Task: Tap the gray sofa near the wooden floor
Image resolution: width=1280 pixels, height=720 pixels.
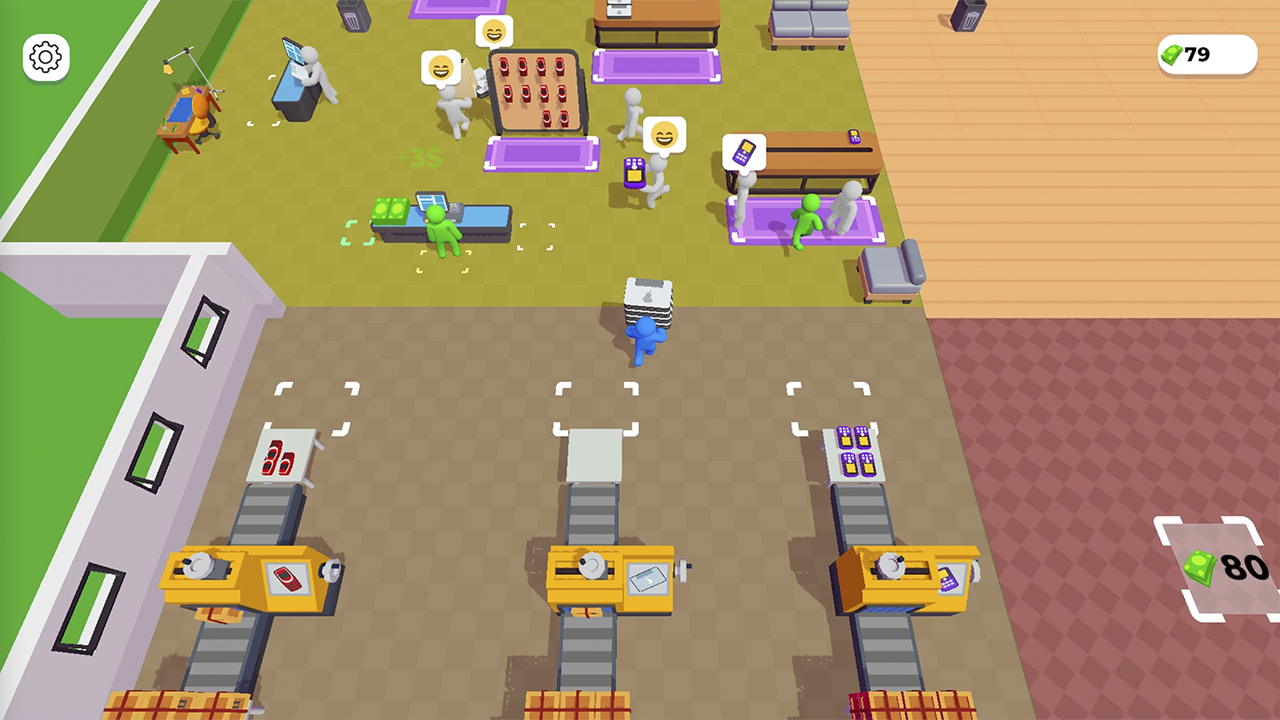Action: pyautogui.click(x=893, y=270)
